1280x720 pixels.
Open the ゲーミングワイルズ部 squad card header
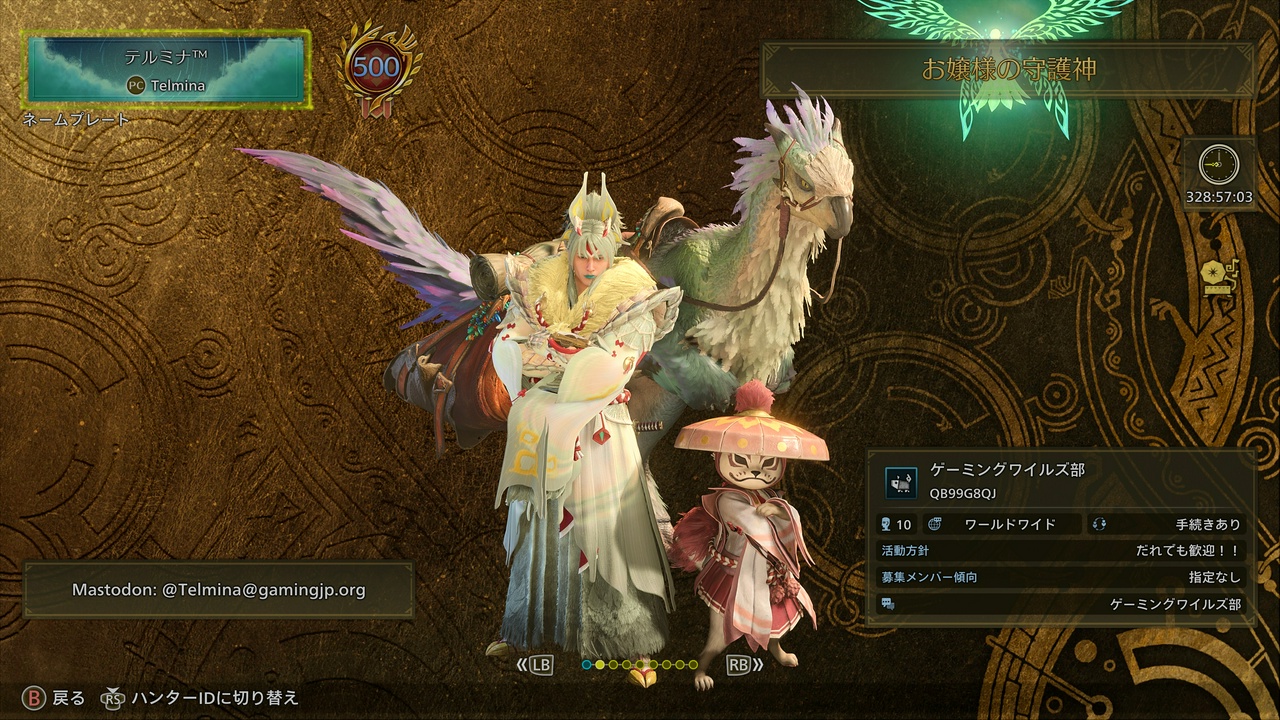(x=1060, y=479)
